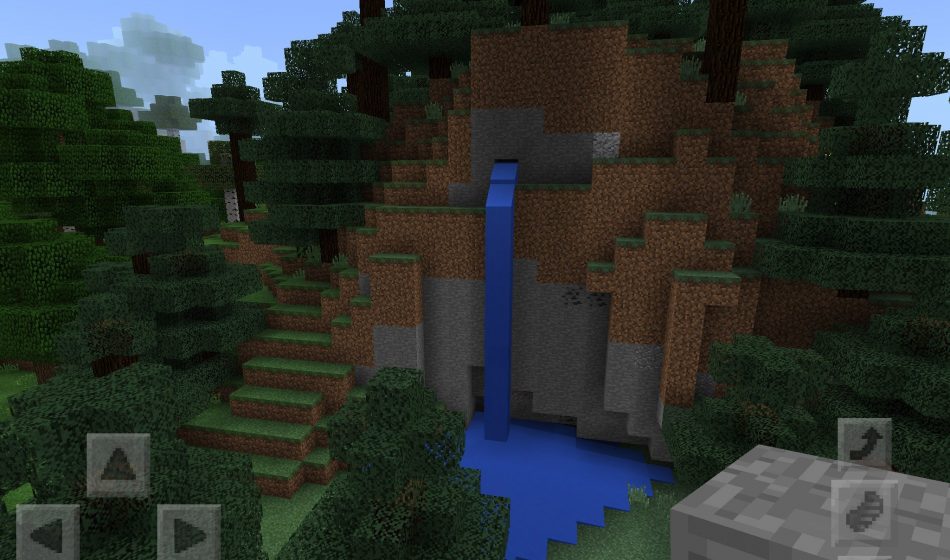Tap the left arrow movement button
950x560 pixels.
point(47,533)
